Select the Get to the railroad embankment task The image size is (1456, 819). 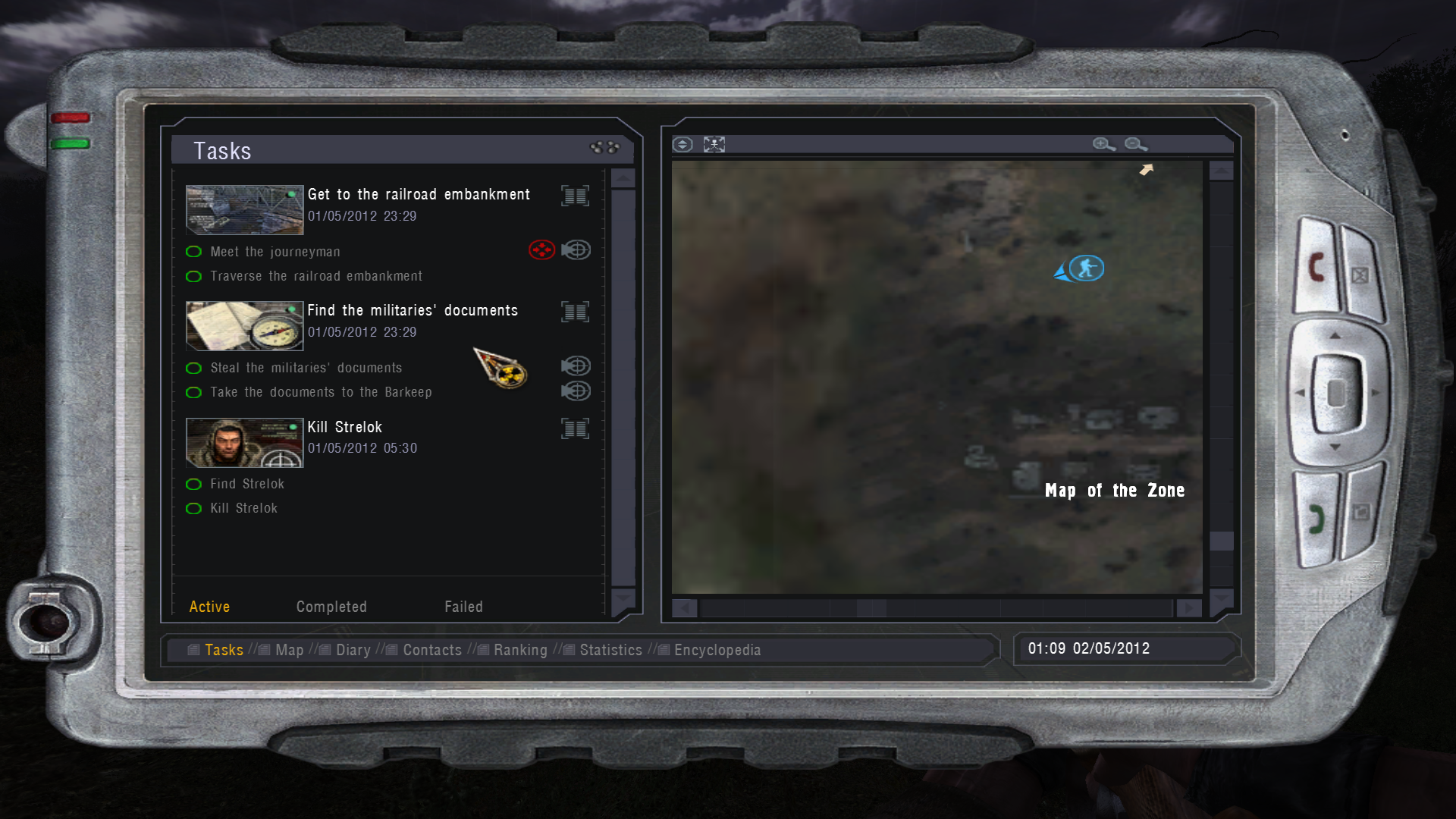pyautogui.click(x=419, y=195)
